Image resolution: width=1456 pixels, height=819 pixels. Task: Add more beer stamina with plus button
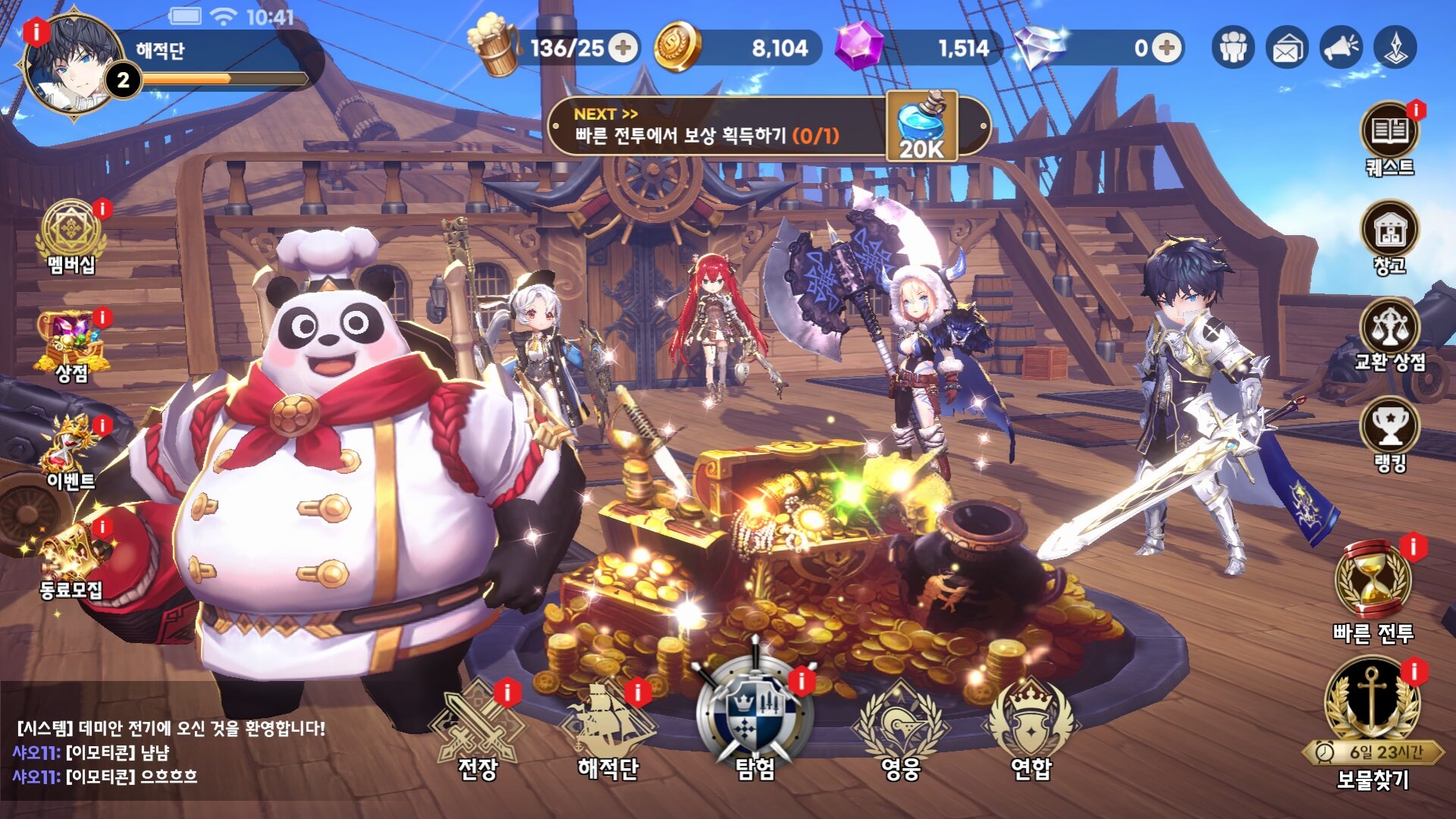point(623,49)
